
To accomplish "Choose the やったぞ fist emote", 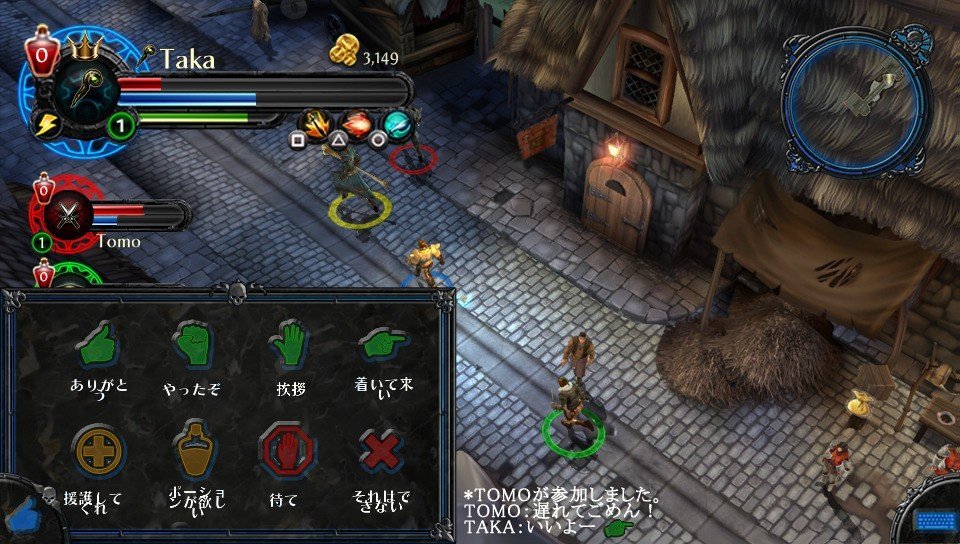I will (190, 345).
